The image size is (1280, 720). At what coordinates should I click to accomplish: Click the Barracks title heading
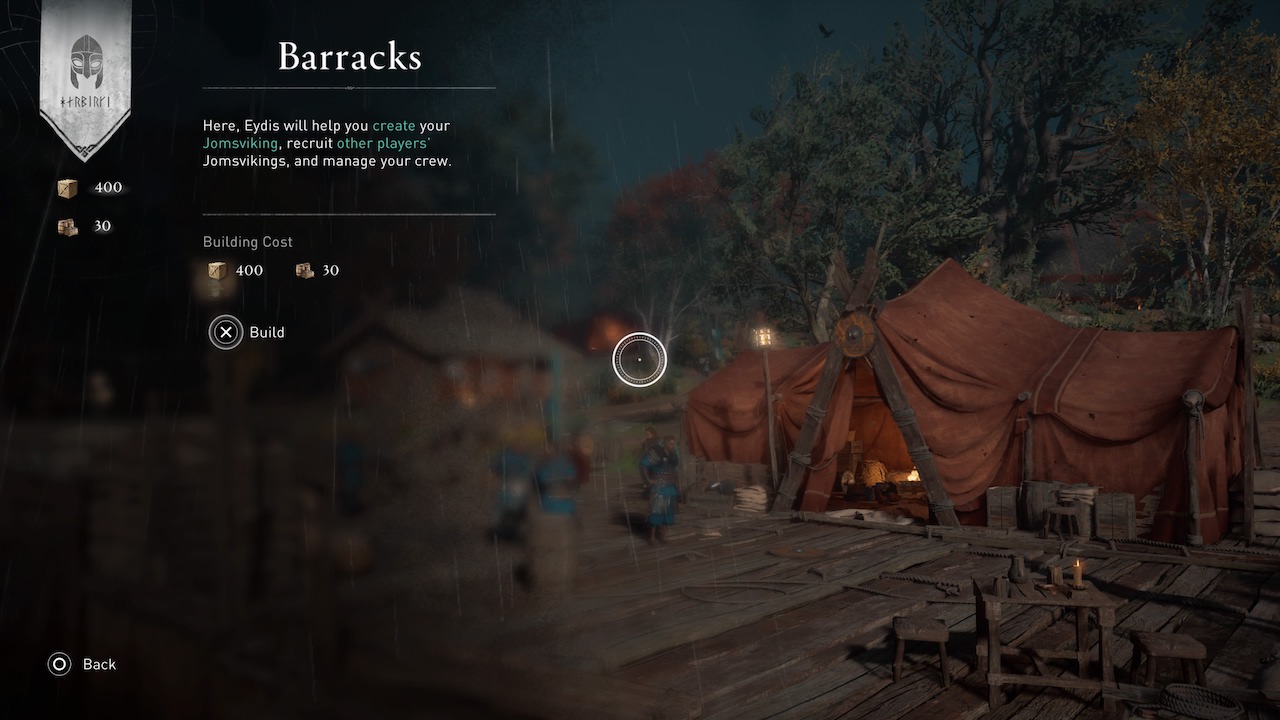click(349, 57)
